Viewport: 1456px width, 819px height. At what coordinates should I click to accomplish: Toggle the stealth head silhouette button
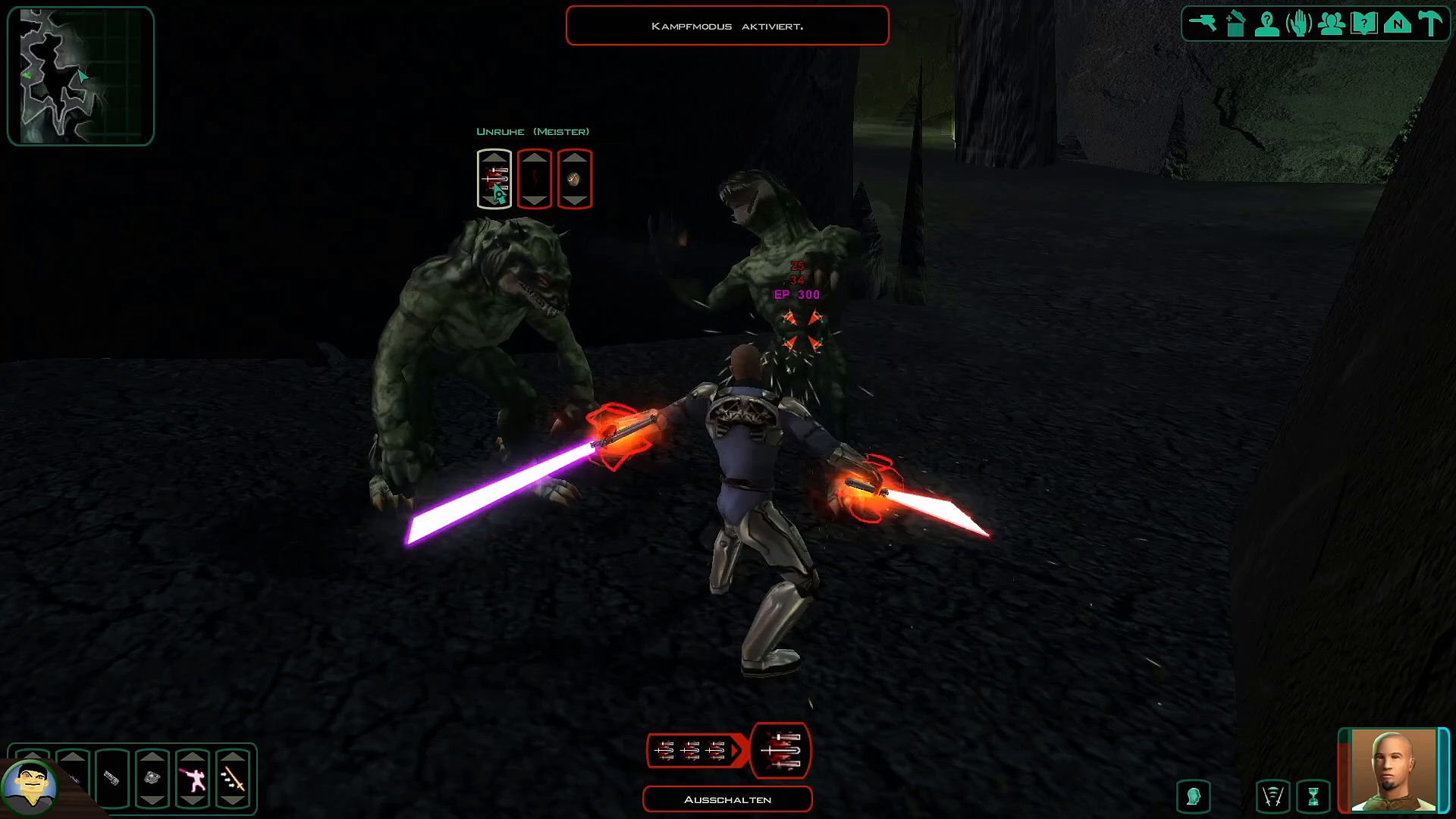[x=1194, y=797]
